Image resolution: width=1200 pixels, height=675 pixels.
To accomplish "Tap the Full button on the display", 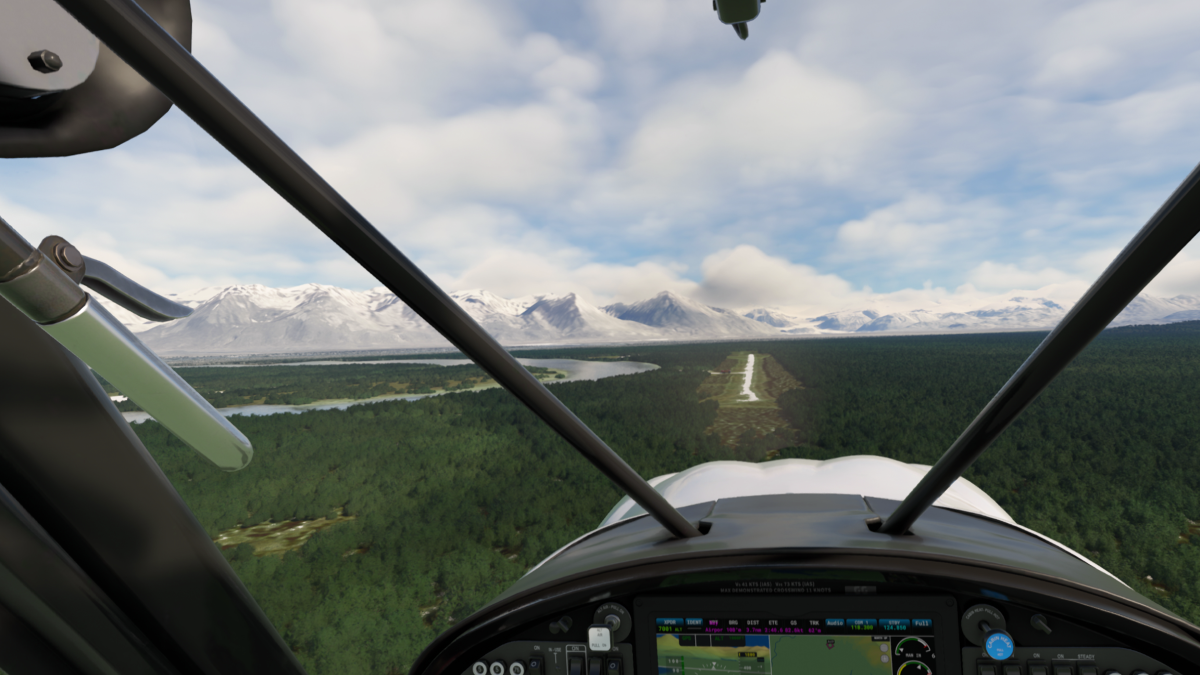I will point(923,625).
